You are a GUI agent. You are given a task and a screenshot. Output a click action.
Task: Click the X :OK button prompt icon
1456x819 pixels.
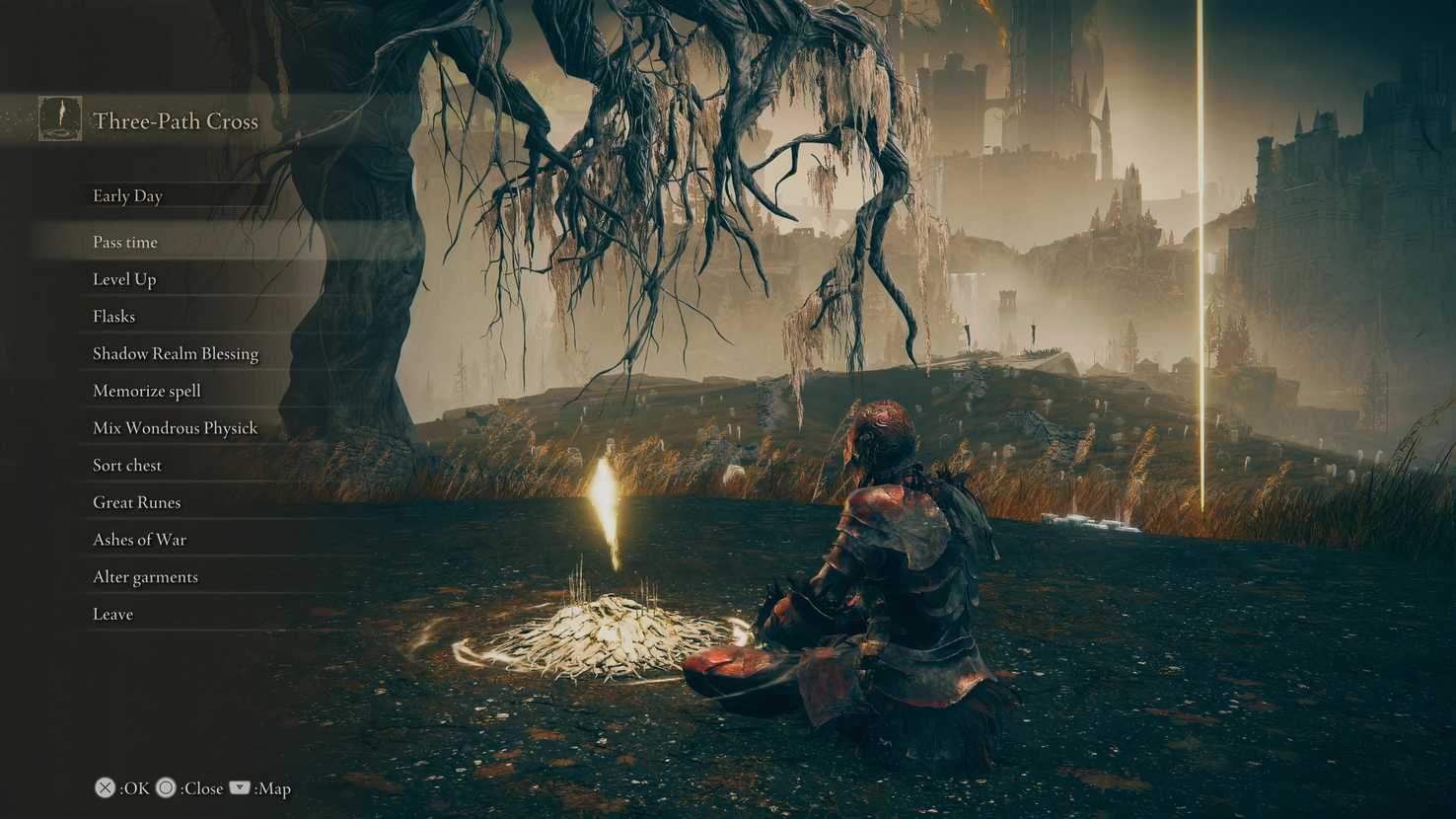[104, 787]
